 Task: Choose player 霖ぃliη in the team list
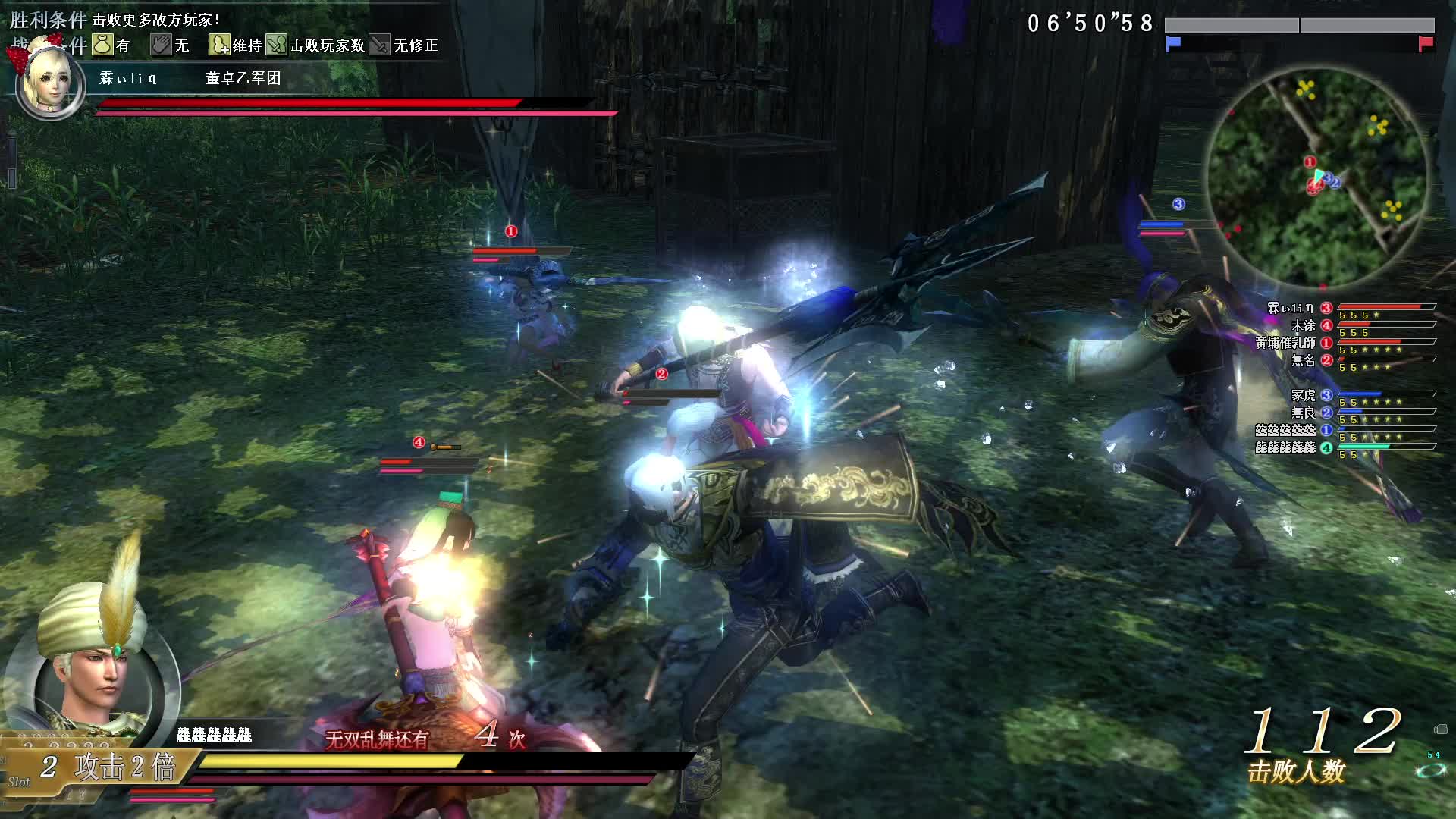[x=1291, y=308]
